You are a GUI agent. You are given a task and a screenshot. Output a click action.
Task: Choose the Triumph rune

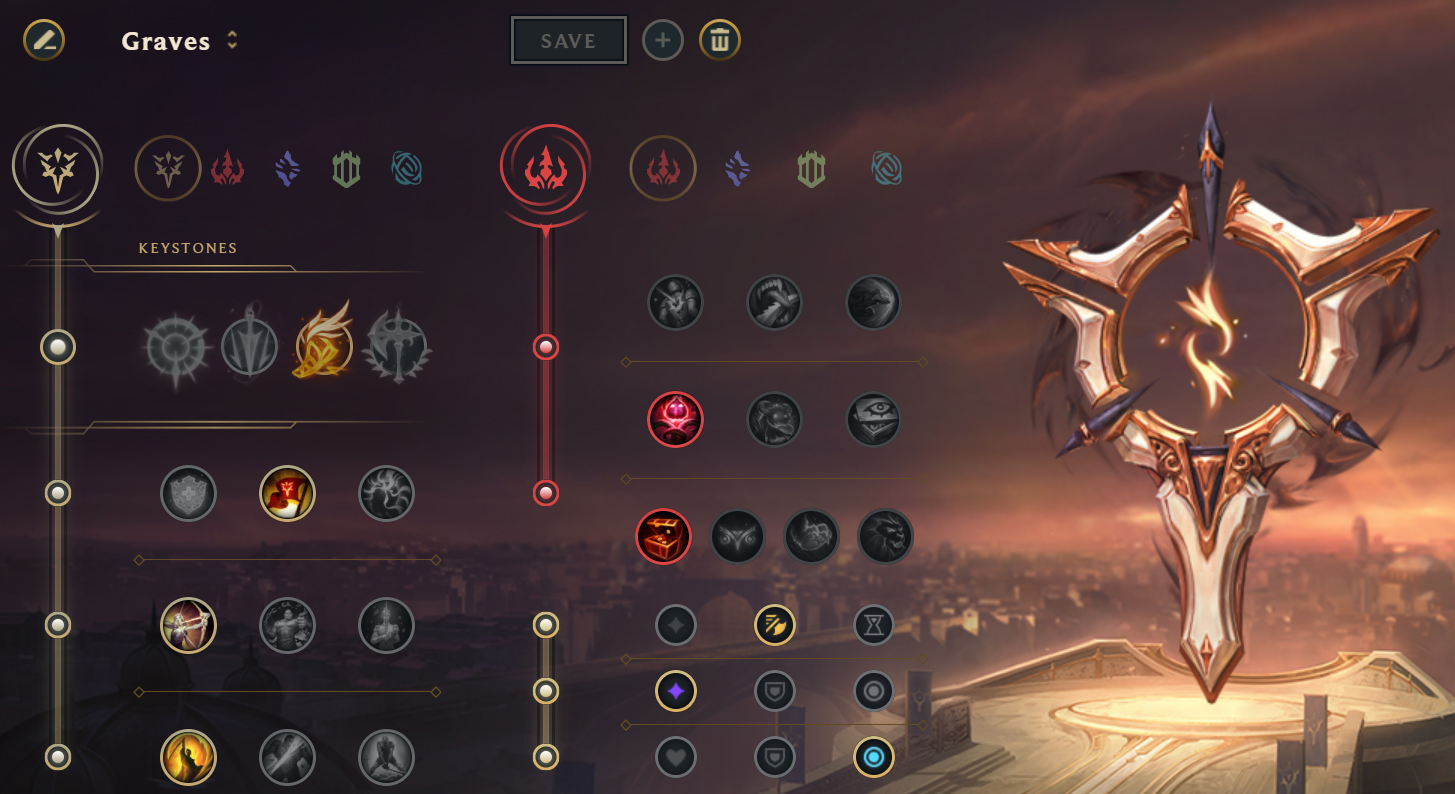pyautogui.click(x=287, y=493)
